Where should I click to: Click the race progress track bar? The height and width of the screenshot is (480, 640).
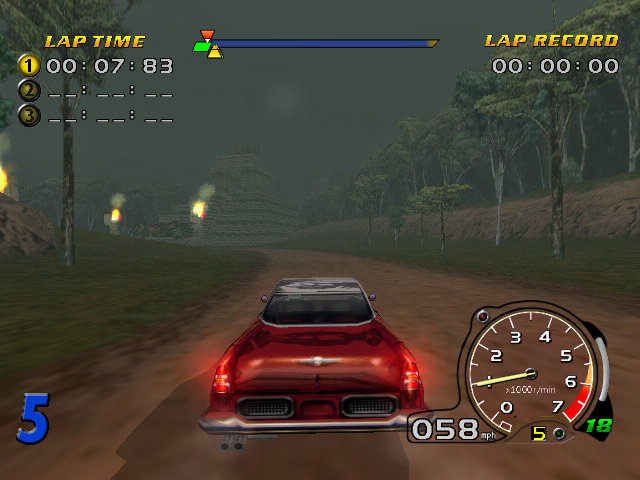point(320,44)
